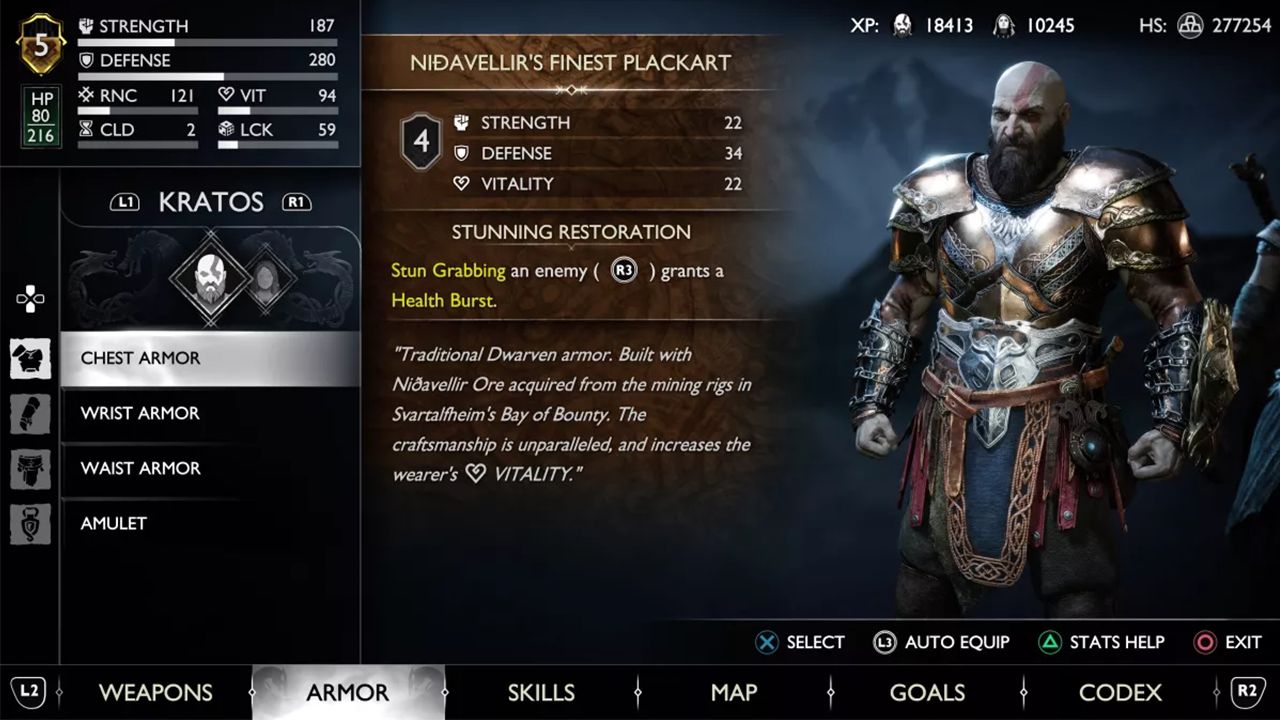
Task: Open the Map tab
Action: point(734,692)
